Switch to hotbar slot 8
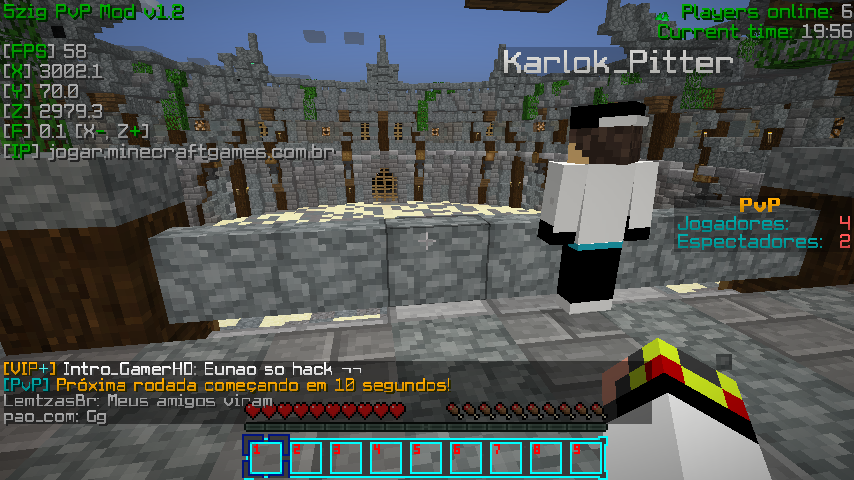This screenshot has height=480, width=854. tap(545, 457)
